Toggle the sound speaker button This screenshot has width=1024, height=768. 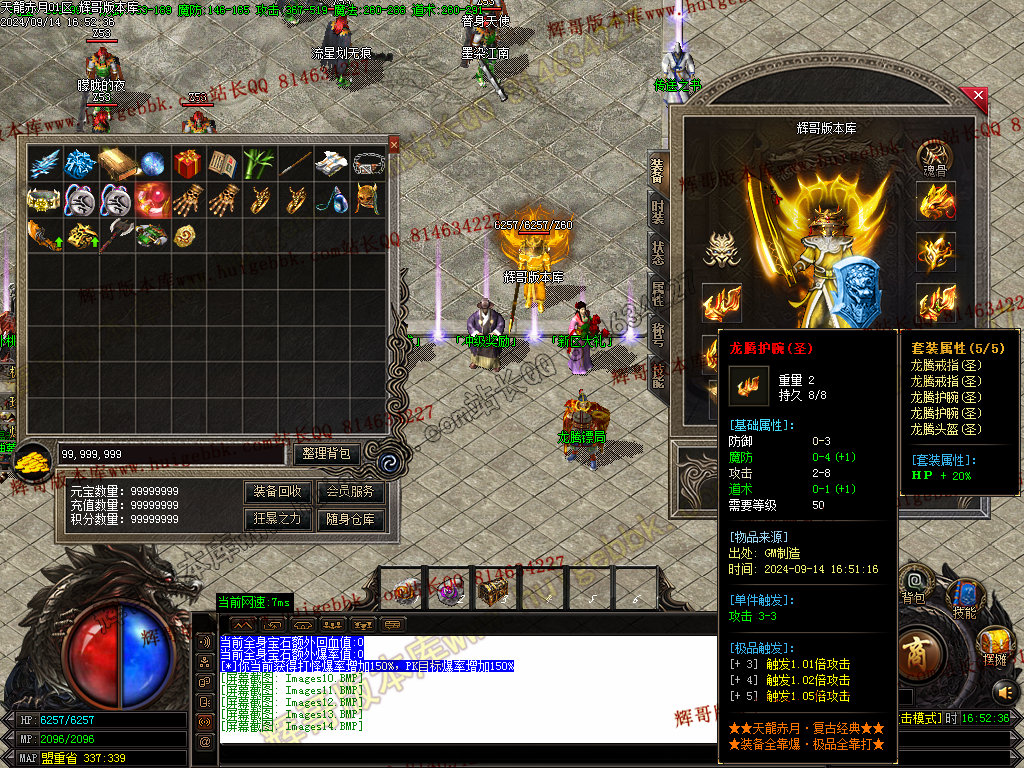tap(1003, 690)
